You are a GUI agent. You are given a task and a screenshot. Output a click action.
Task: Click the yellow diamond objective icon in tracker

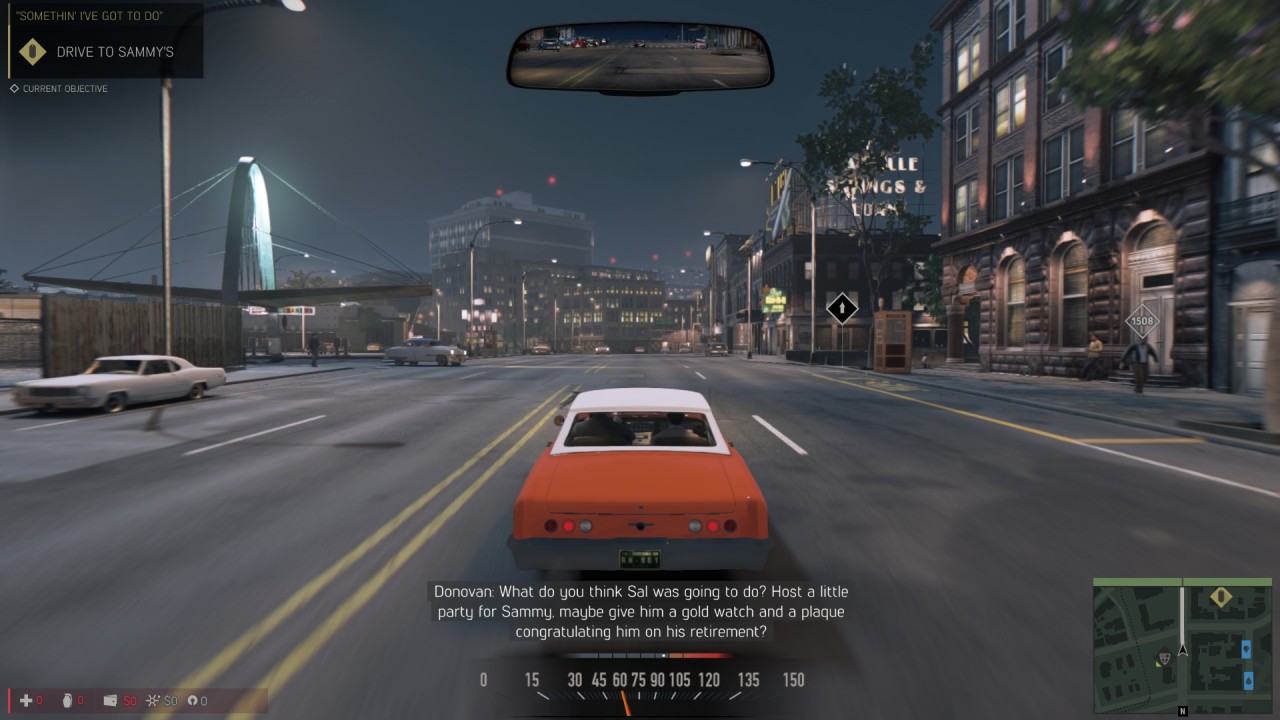pyautogui.click(x=33, y=52)
